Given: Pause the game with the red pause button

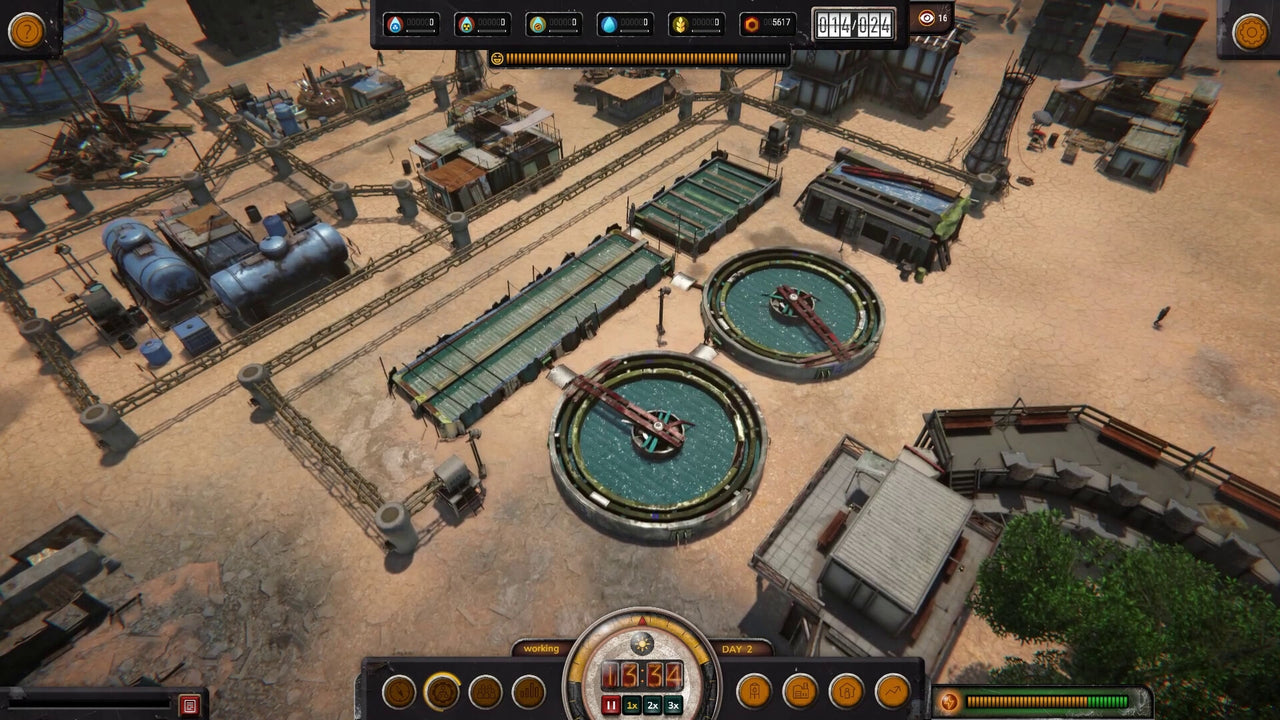Looking at the screenshot, I should (x=610, y=704).
